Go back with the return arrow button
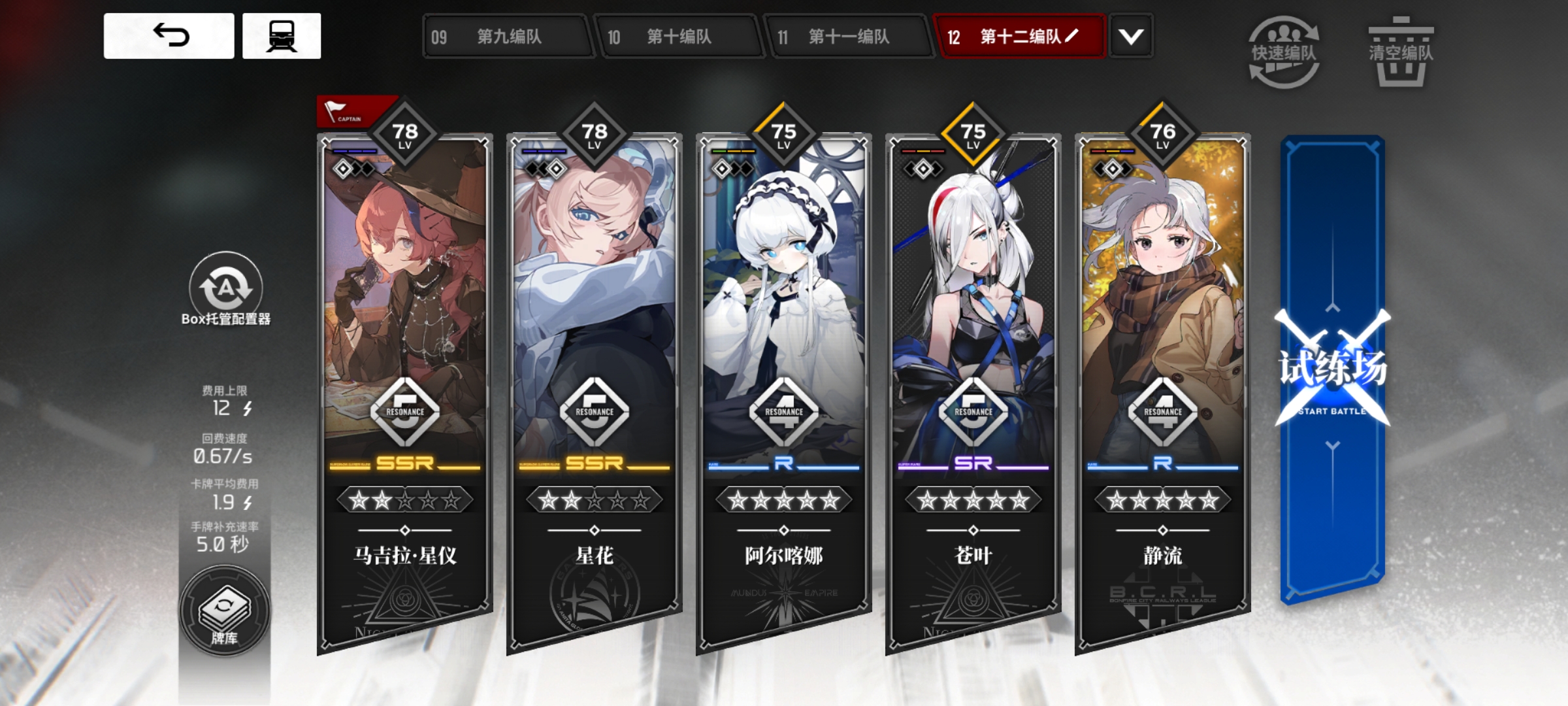Screen dimensions: 1568x706 point(169,36)
